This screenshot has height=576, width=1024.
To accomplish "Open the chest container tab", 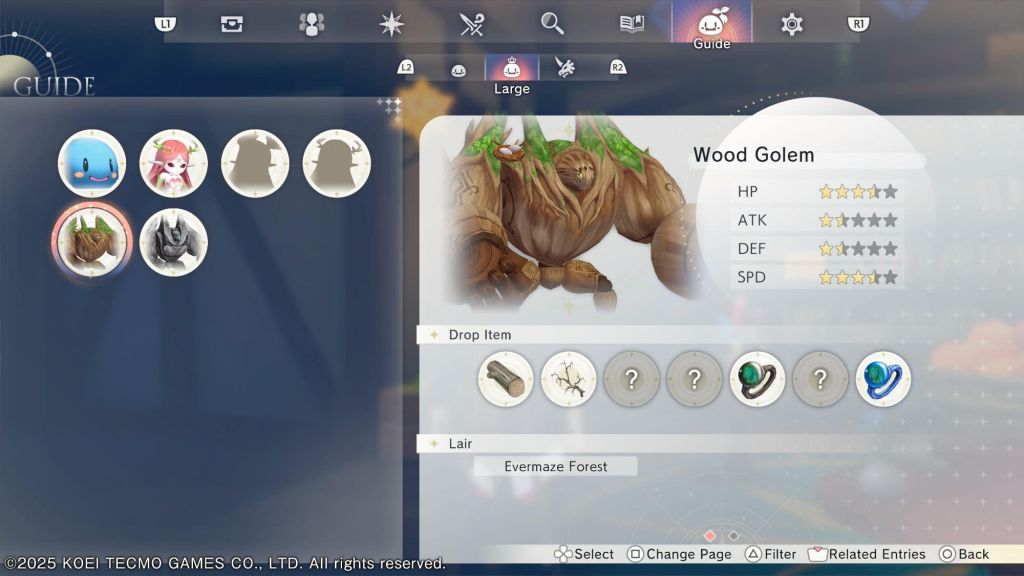I will [x=232, y=24].
